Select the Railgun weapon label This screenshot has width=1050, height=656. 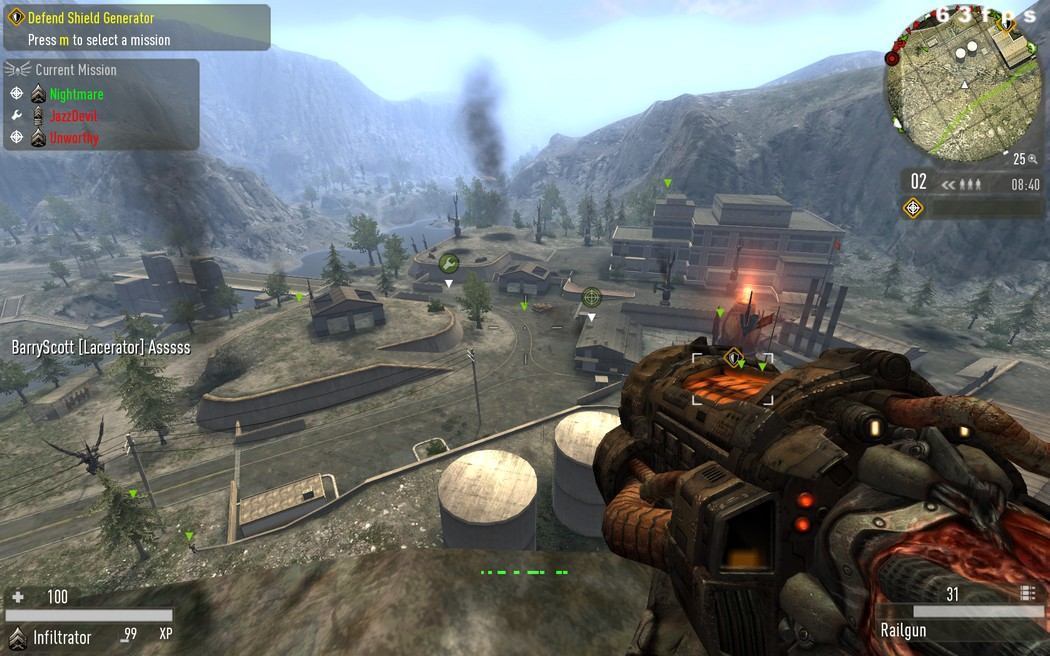[903, 630]
